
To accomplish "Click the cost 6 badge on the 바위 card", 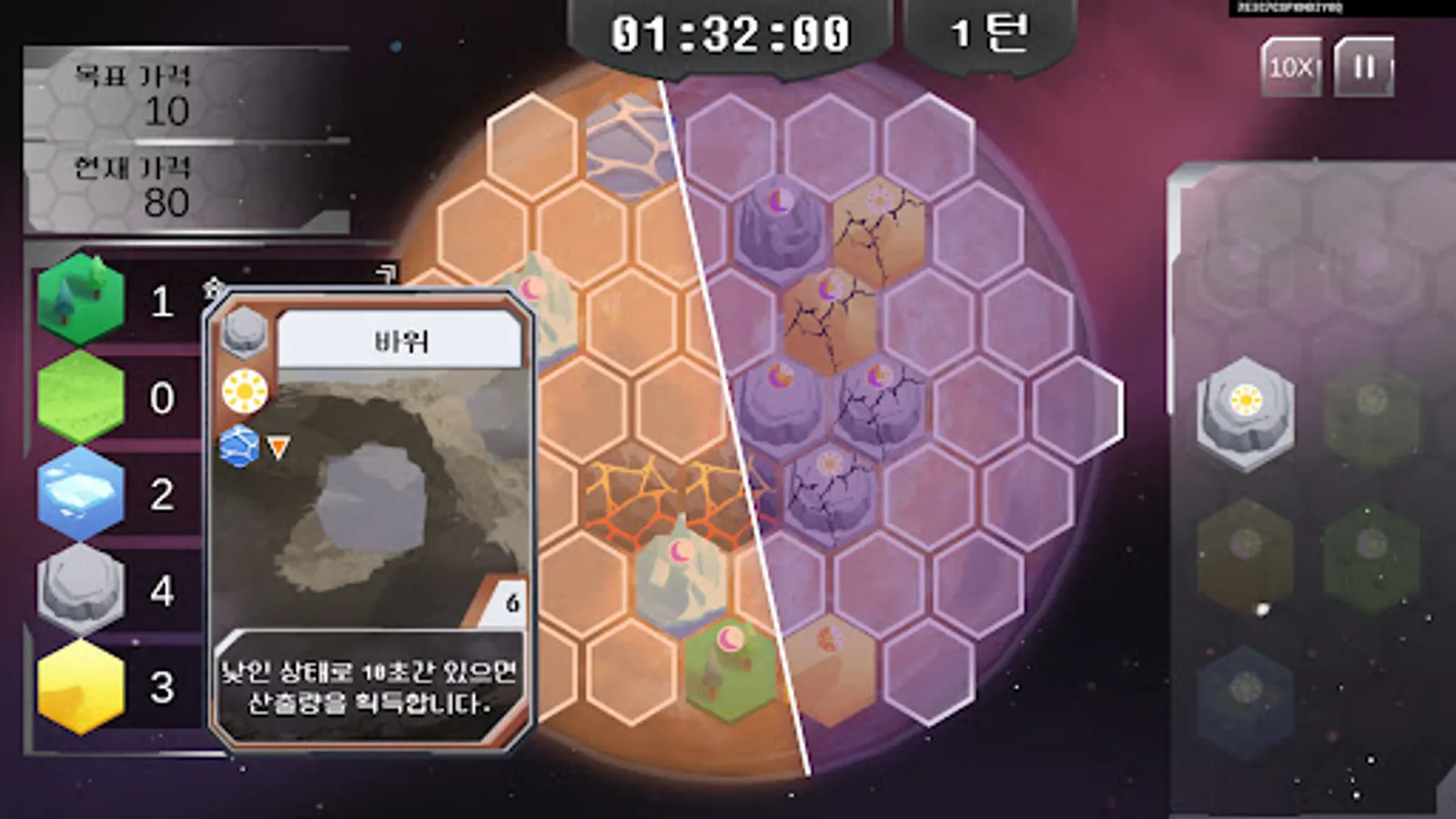I will coord(511,602).
